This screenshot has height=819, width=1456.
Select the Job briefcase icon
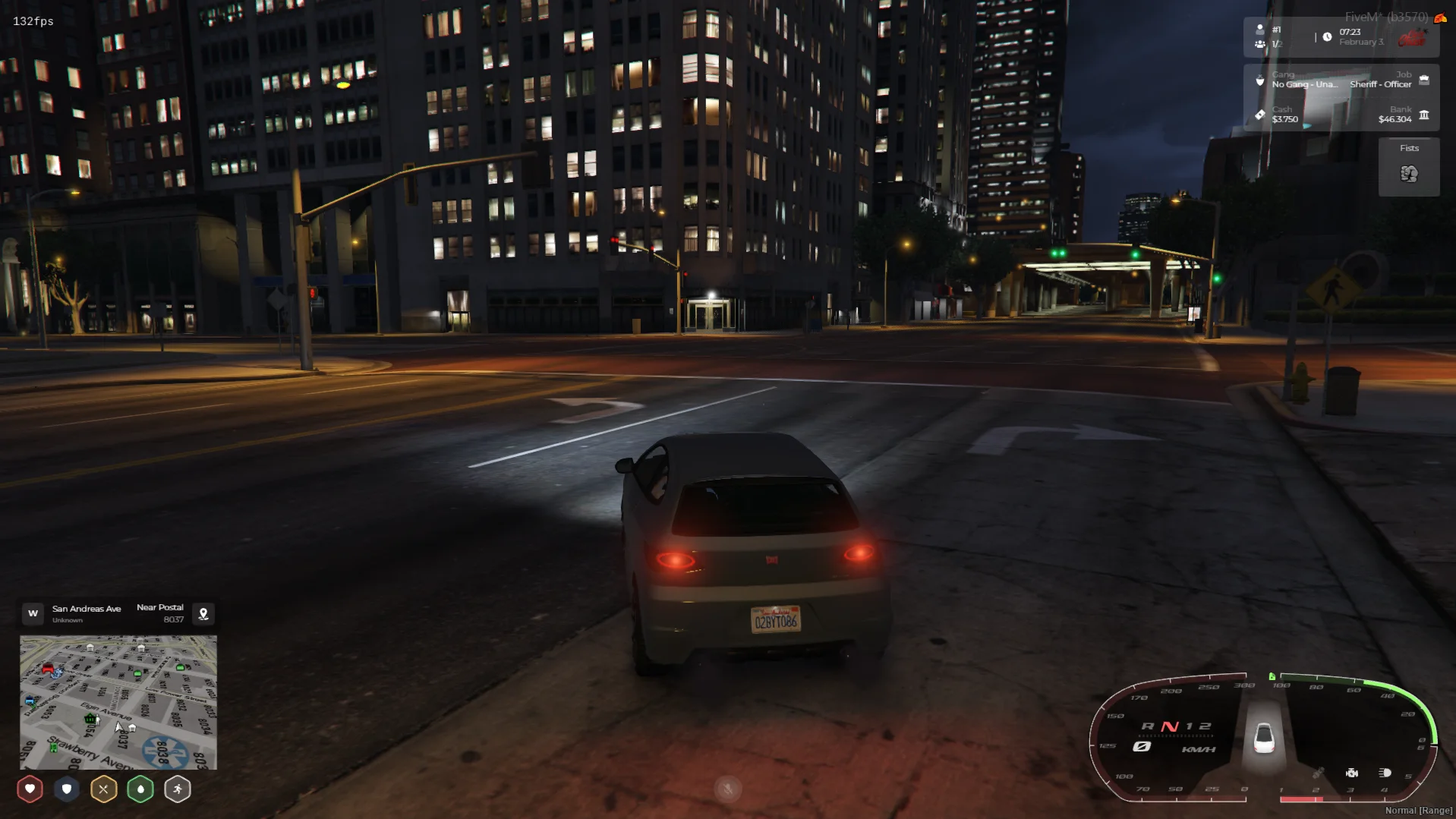click(1424, 80)
